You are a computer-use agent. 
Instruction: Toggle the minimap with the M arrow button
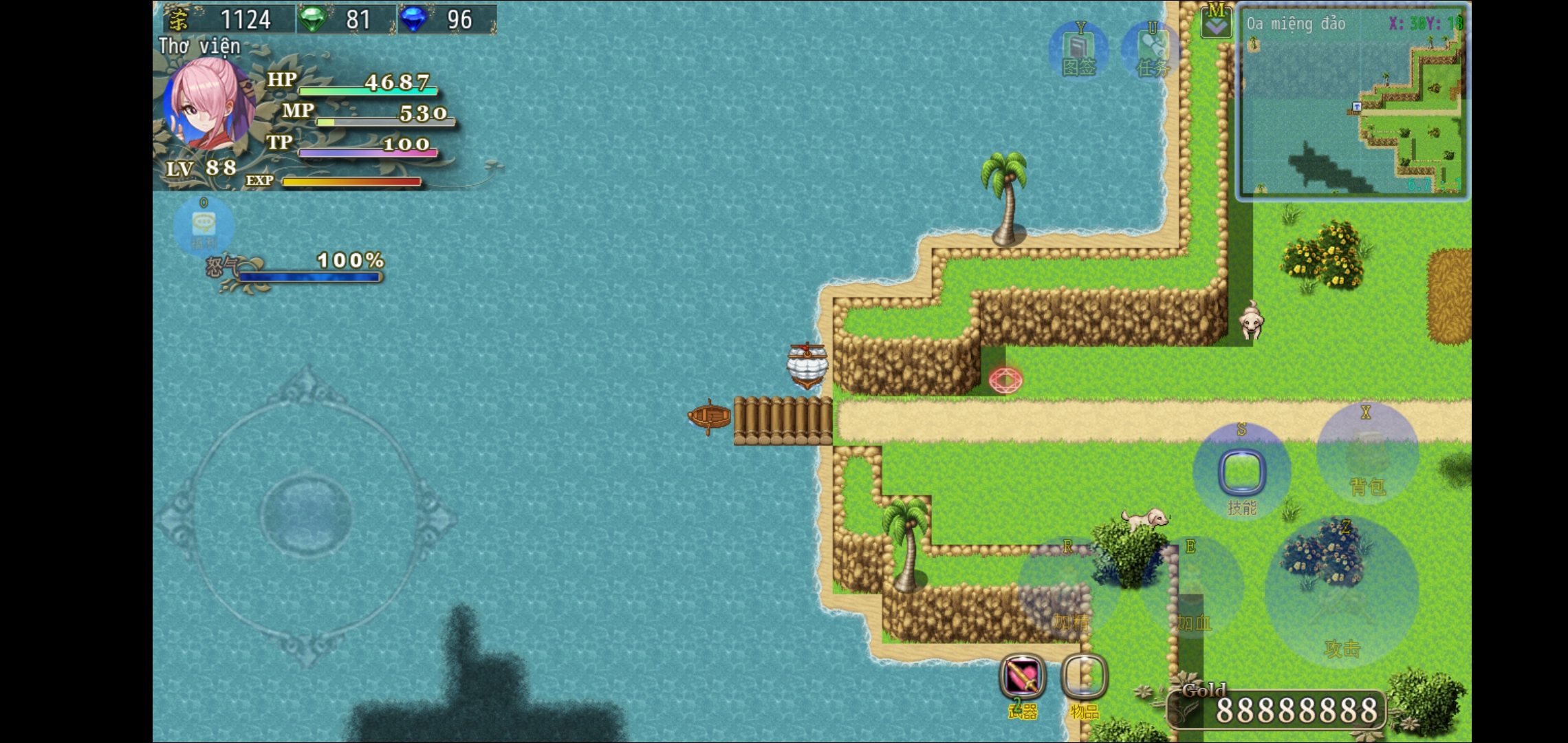[1216, 21]
